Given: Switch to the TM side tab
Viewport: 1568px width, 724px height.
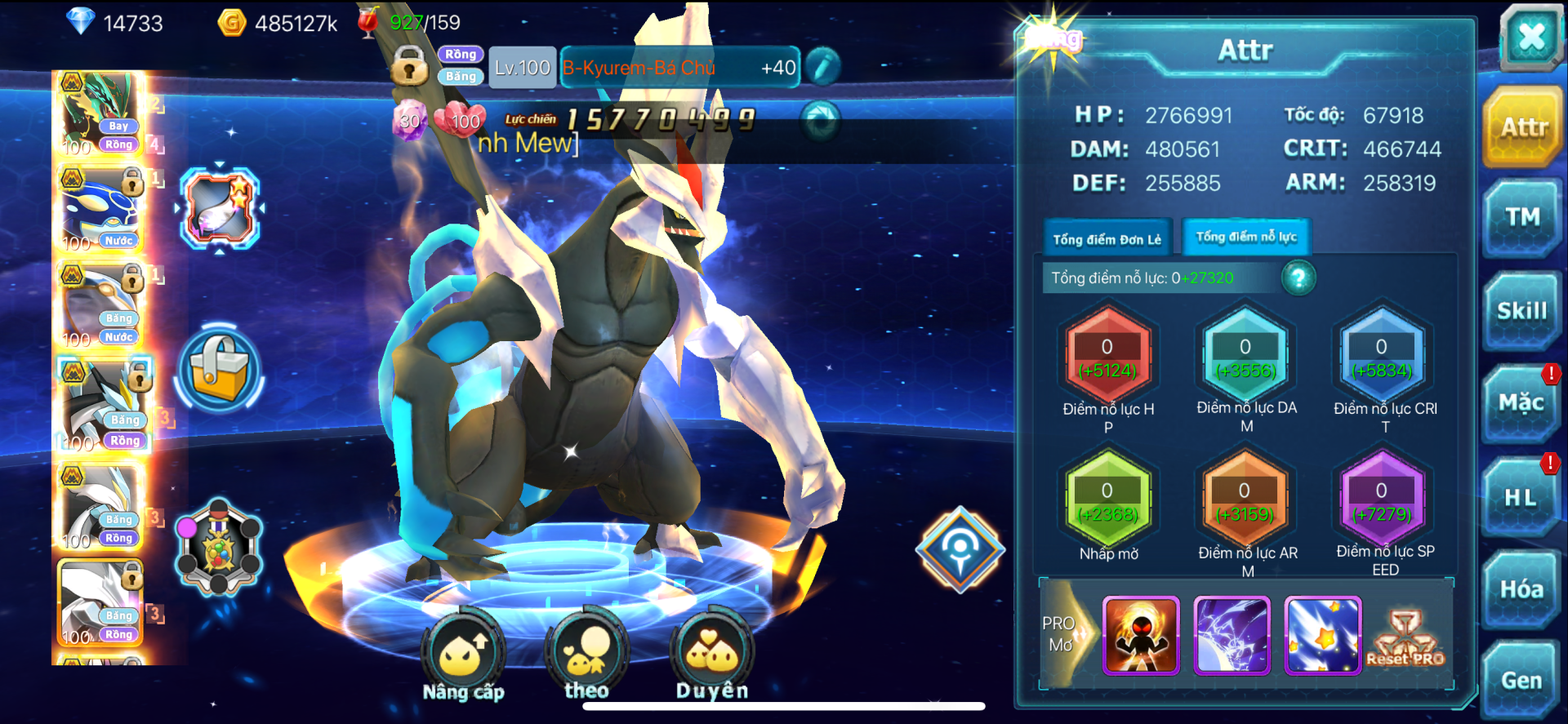Looking at the screenshot, I should [1522, 217].
